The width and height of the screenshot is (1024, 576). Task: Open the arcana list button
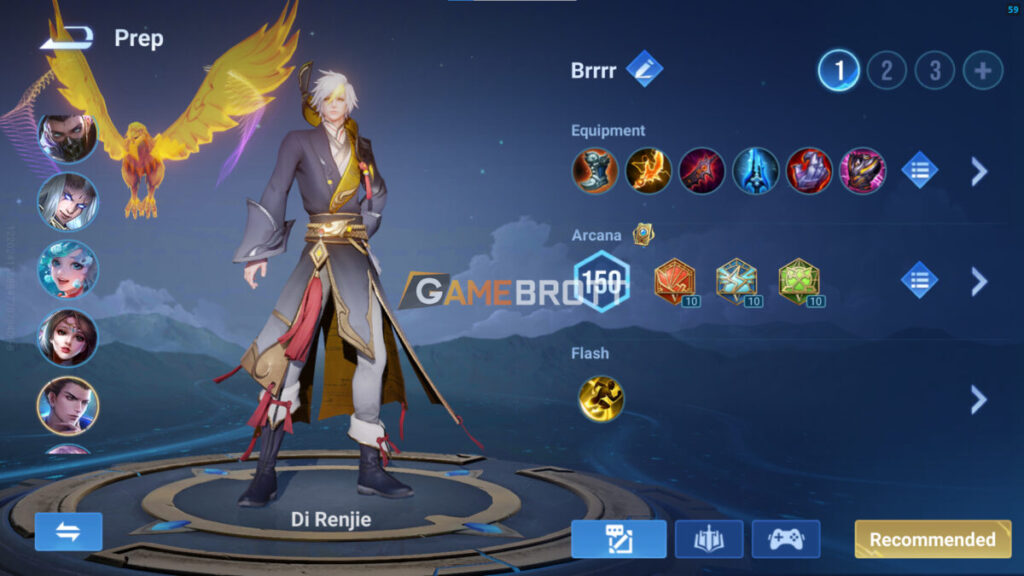[x=920, y=281]
